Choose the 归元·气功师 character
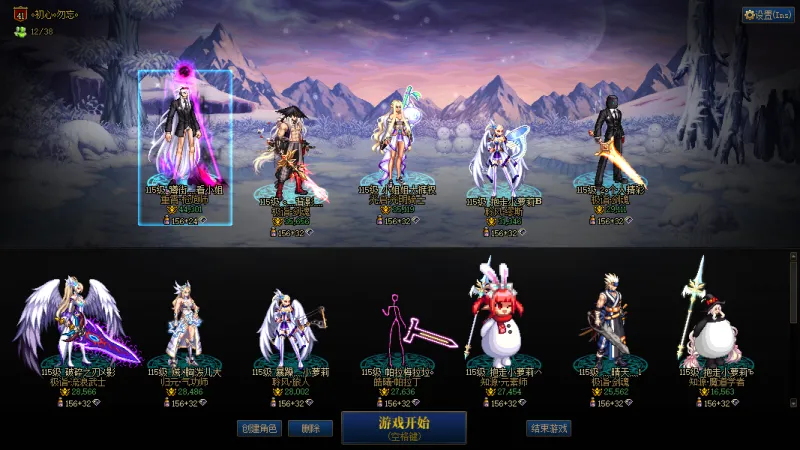Image resolution: width=800 pixels, height=450 pixels. 182,325
